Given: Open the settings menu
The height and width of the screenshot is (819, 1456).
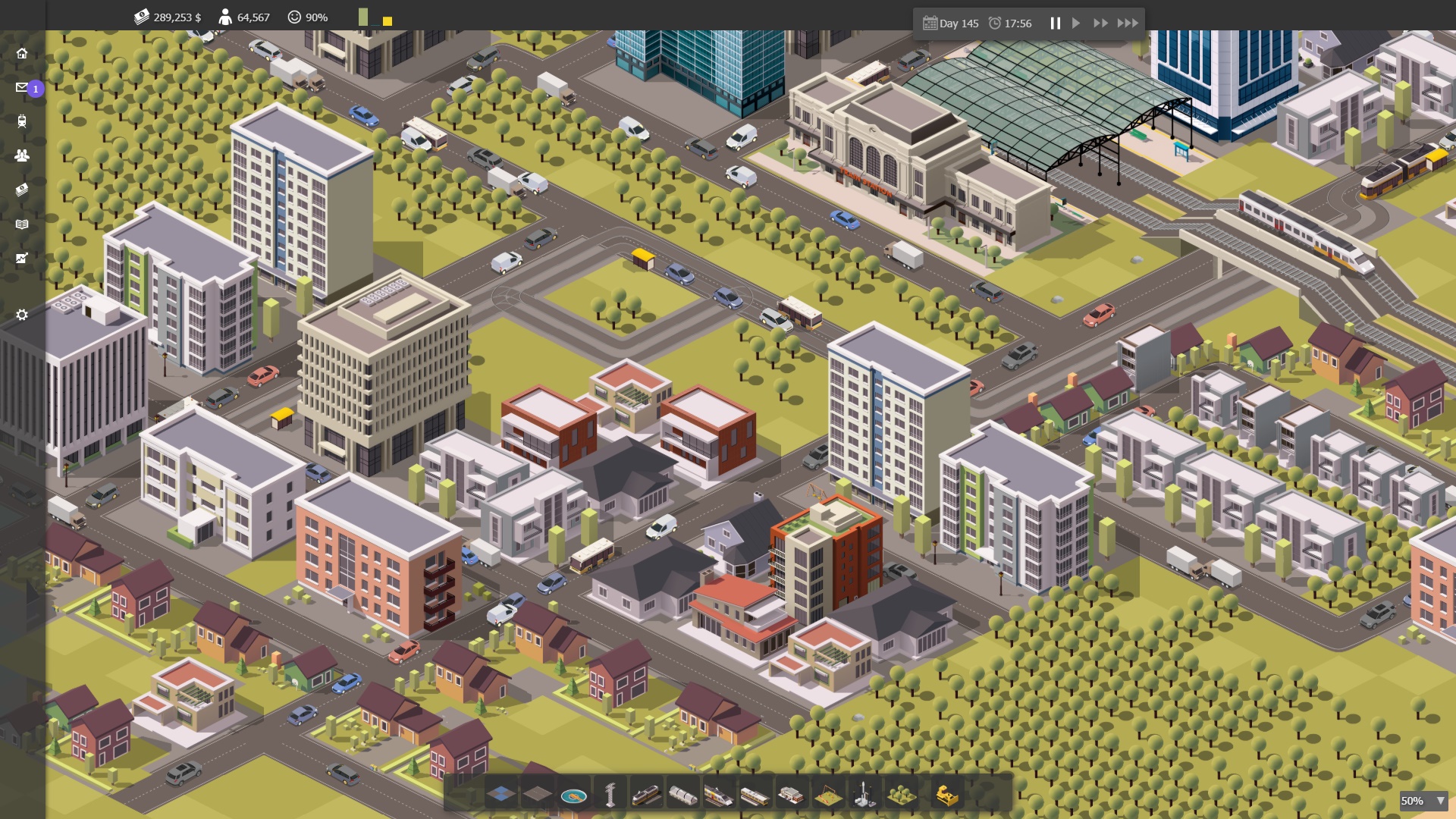Looking at the screenshot, I should [22, 315].
